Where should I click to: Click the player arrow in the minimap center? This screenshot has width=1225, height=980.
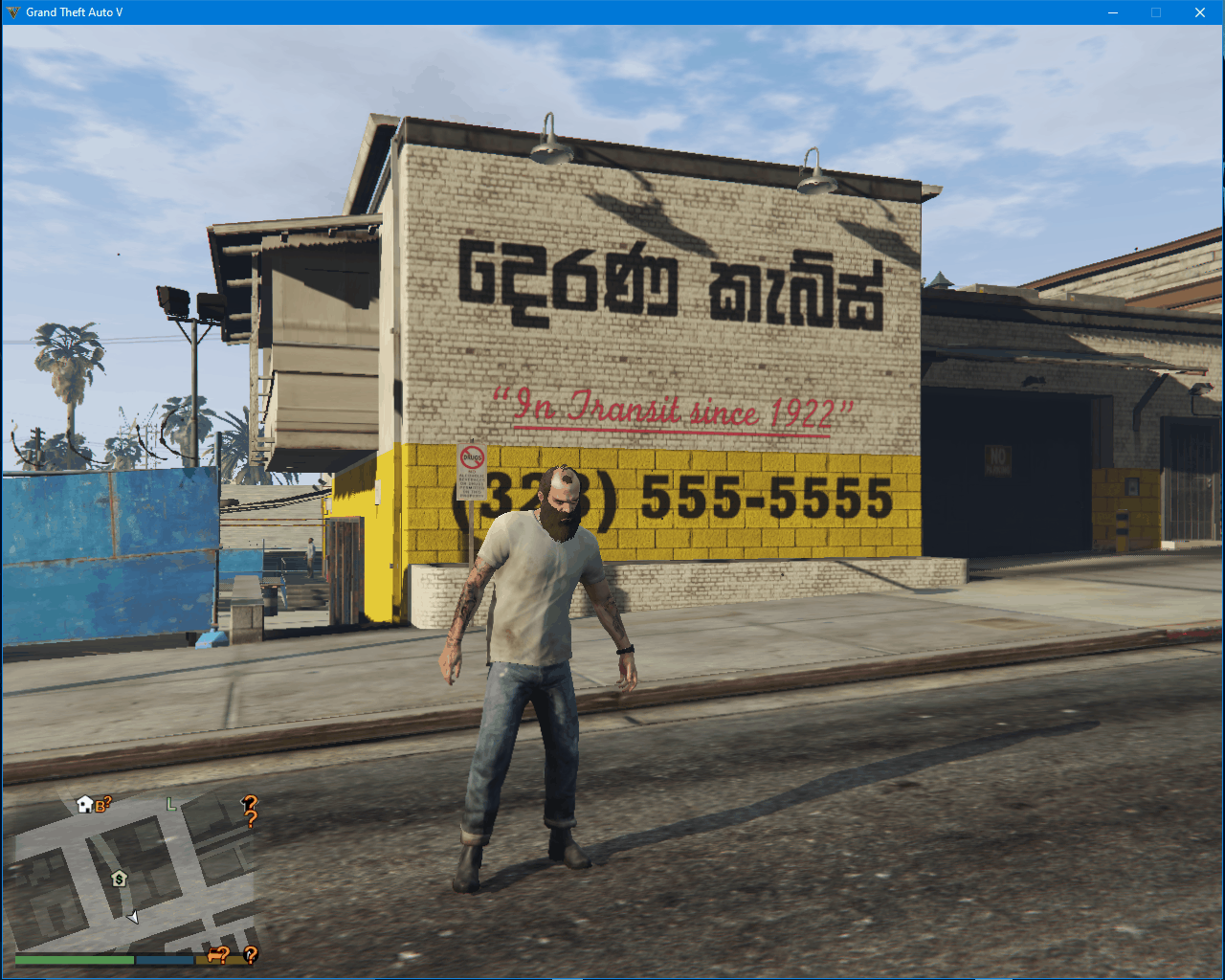pyautogui.click(x=132, y=917)
